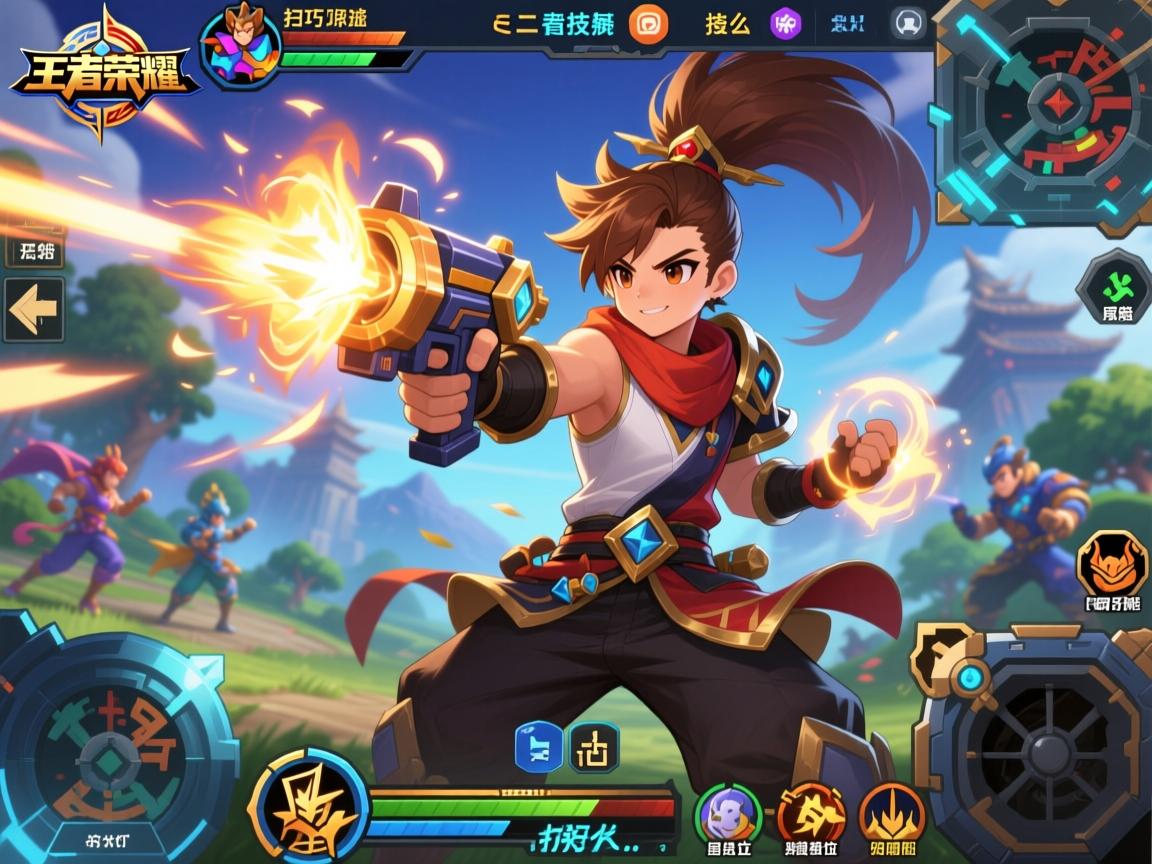This screenshot has width=1152, height=864.
Task: Tap the orange rounded square icon in the top bar
Action: [x=648, y=24]
